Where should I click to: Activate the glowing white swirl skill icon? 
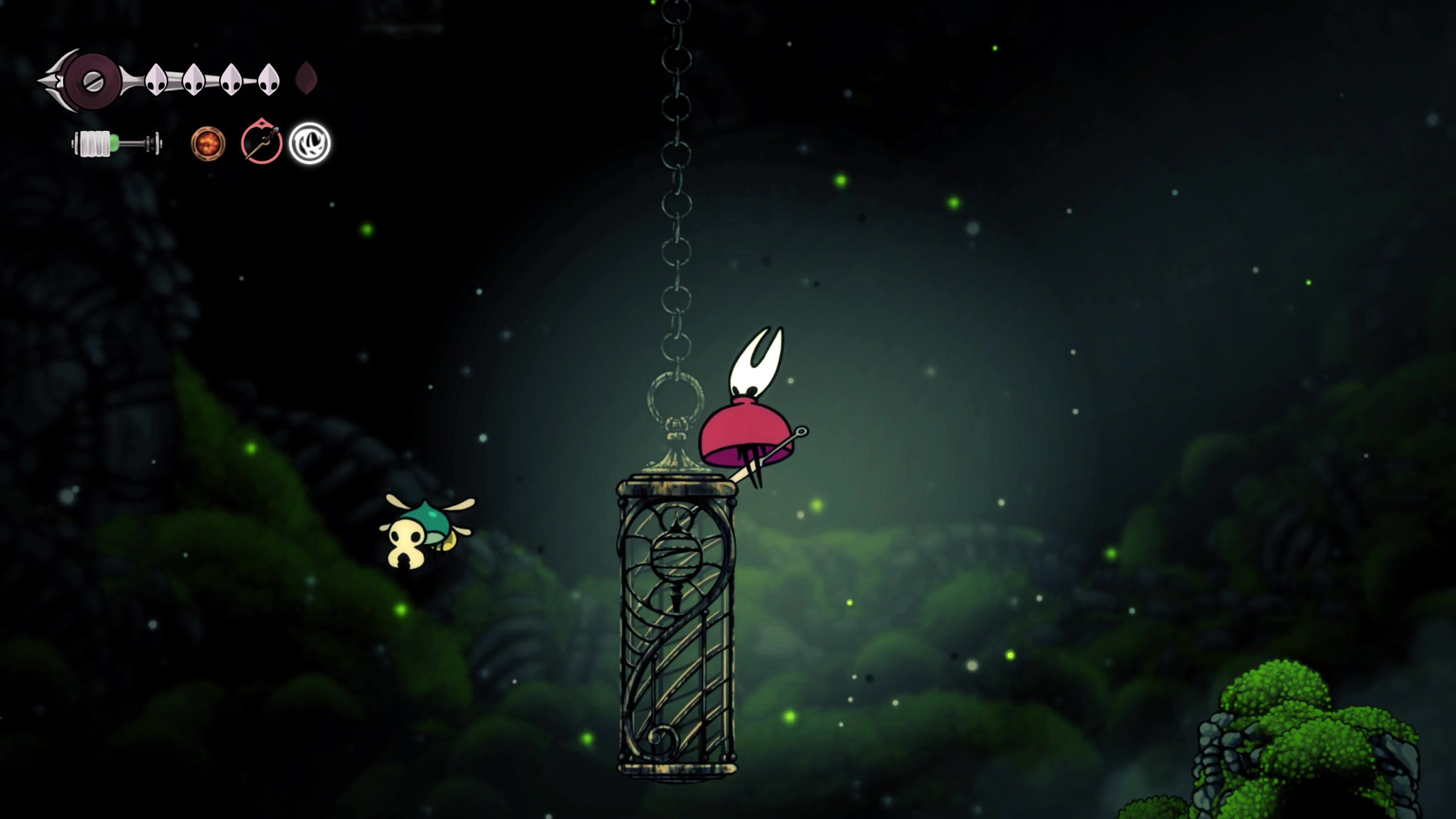click(x=309, y=143)
